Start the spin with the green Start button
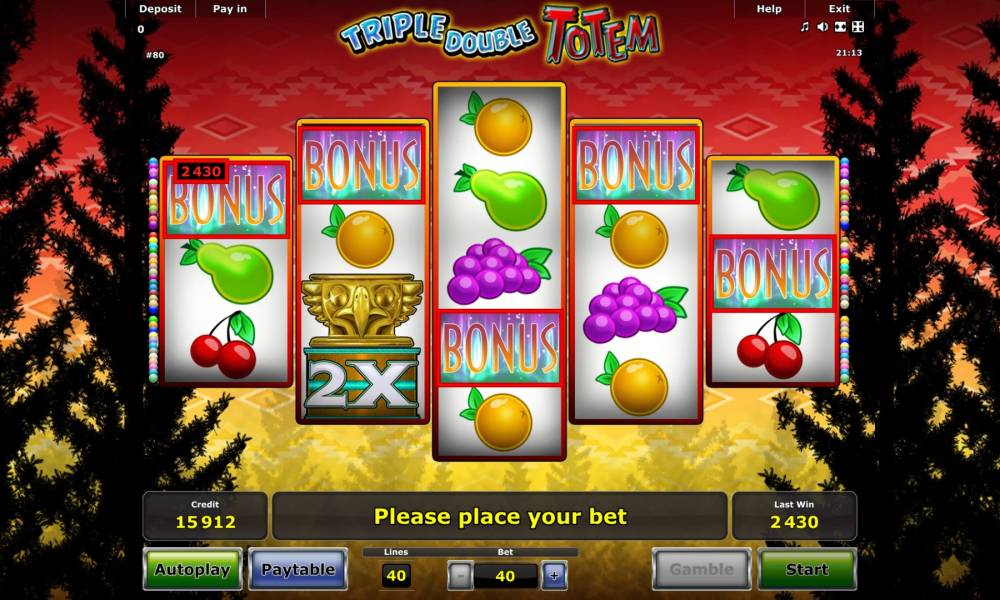The height and width of the screenshot is (600, 1000). pyautogui.click(x=806, y=570)
